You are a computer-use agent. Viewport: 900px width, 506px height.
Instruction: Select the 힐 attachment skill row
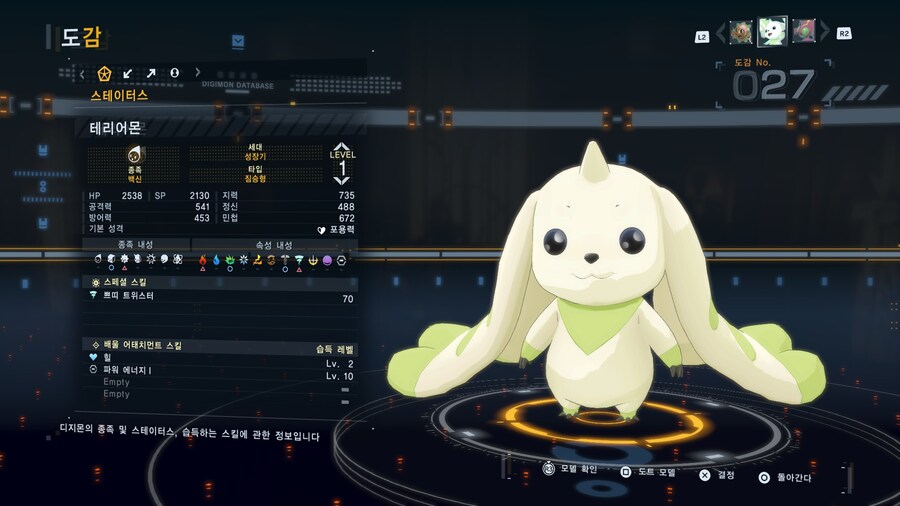click(220, 359)
